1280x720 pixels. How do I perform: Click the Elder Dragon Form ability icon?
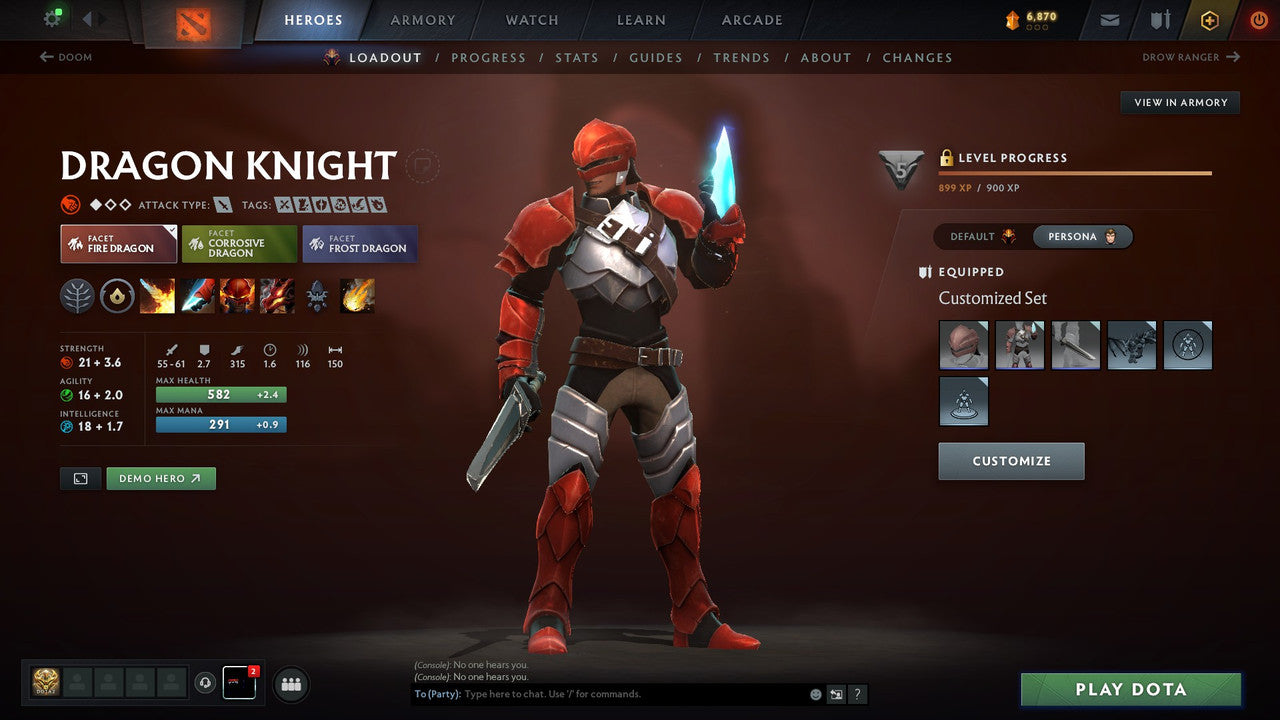tap(277, 295)
